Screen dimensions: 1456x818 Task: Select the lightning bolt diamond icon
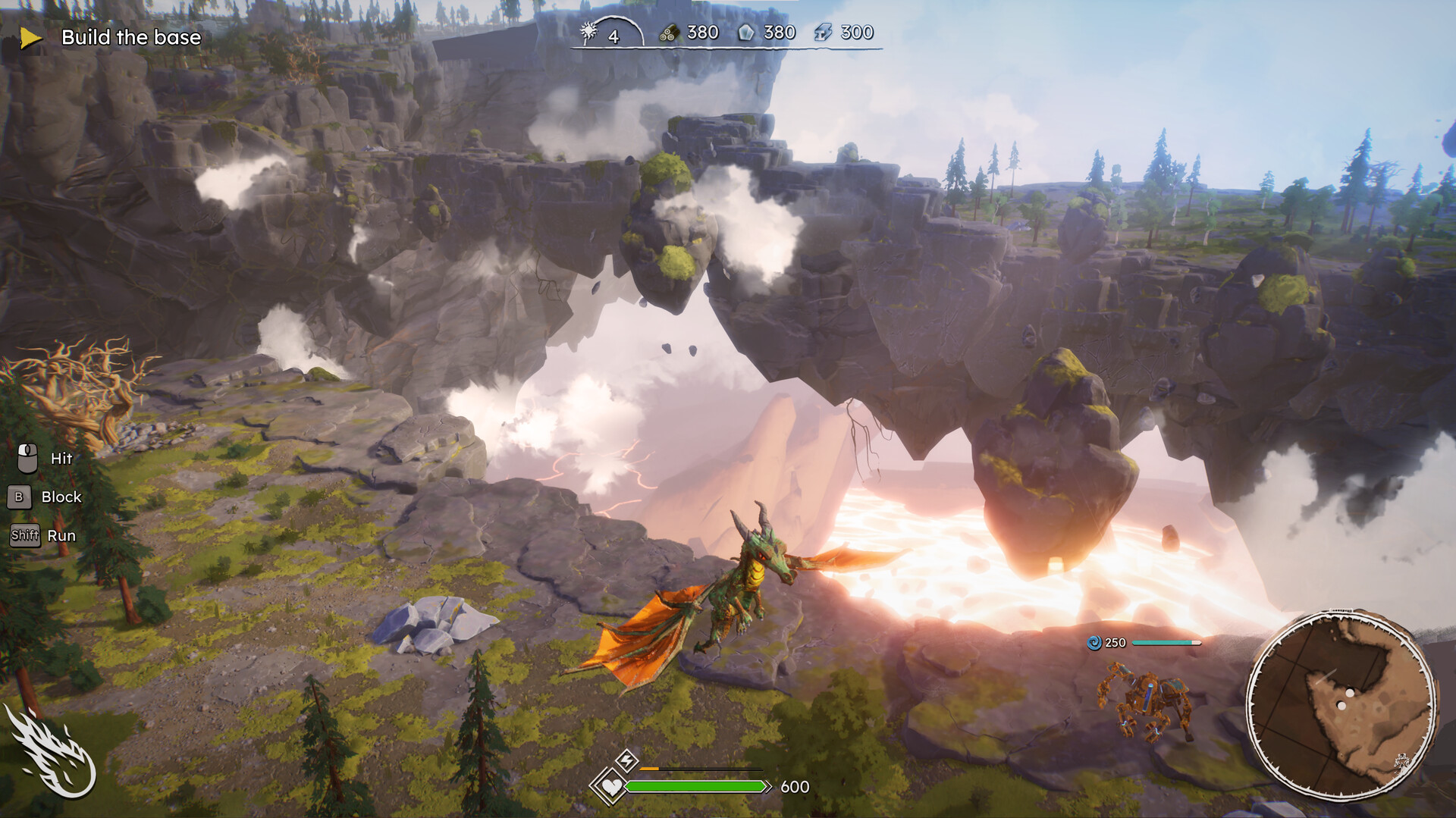(626, 760)
